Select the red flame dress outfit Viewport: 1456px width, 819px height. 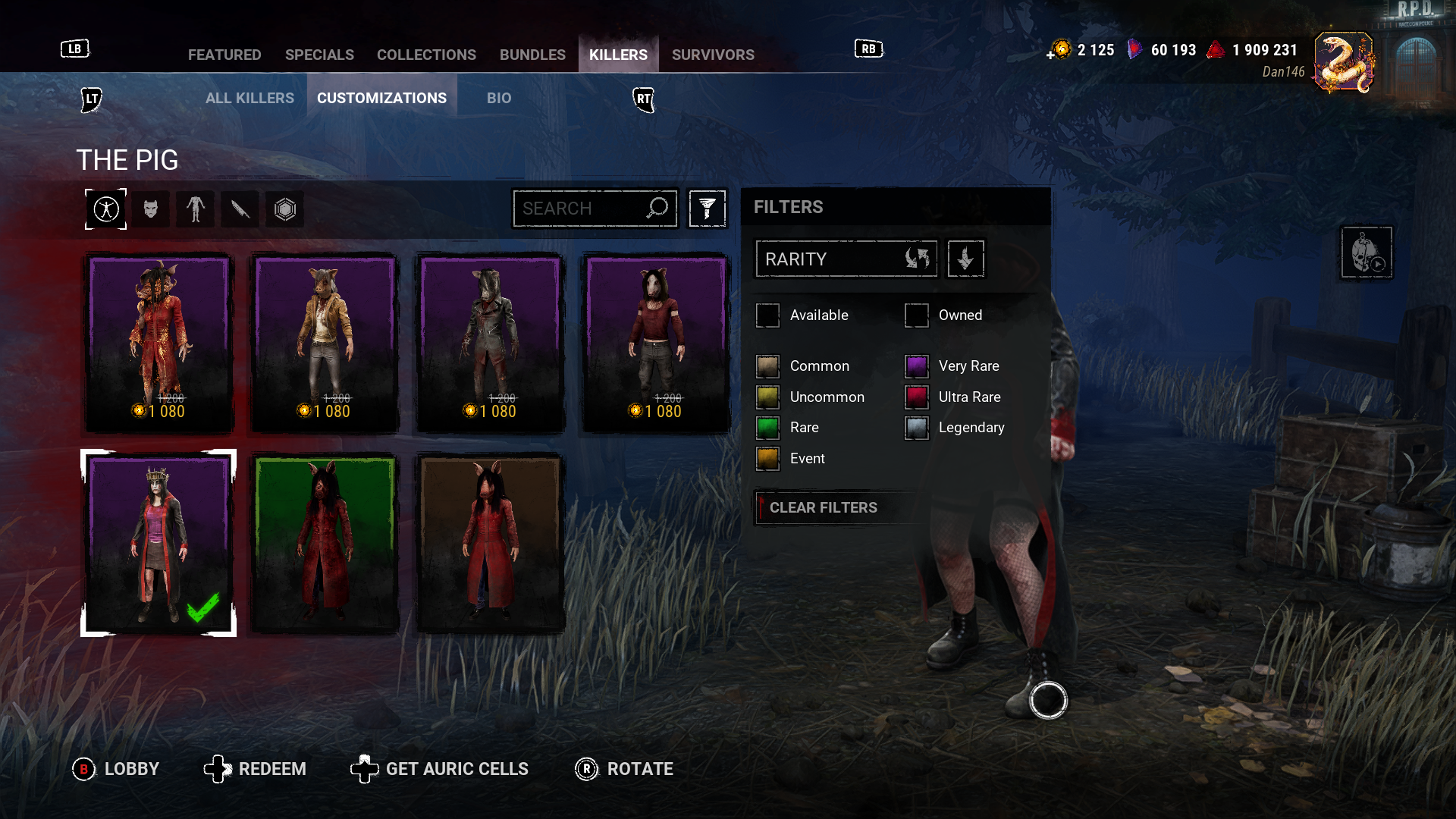[158, 343]
